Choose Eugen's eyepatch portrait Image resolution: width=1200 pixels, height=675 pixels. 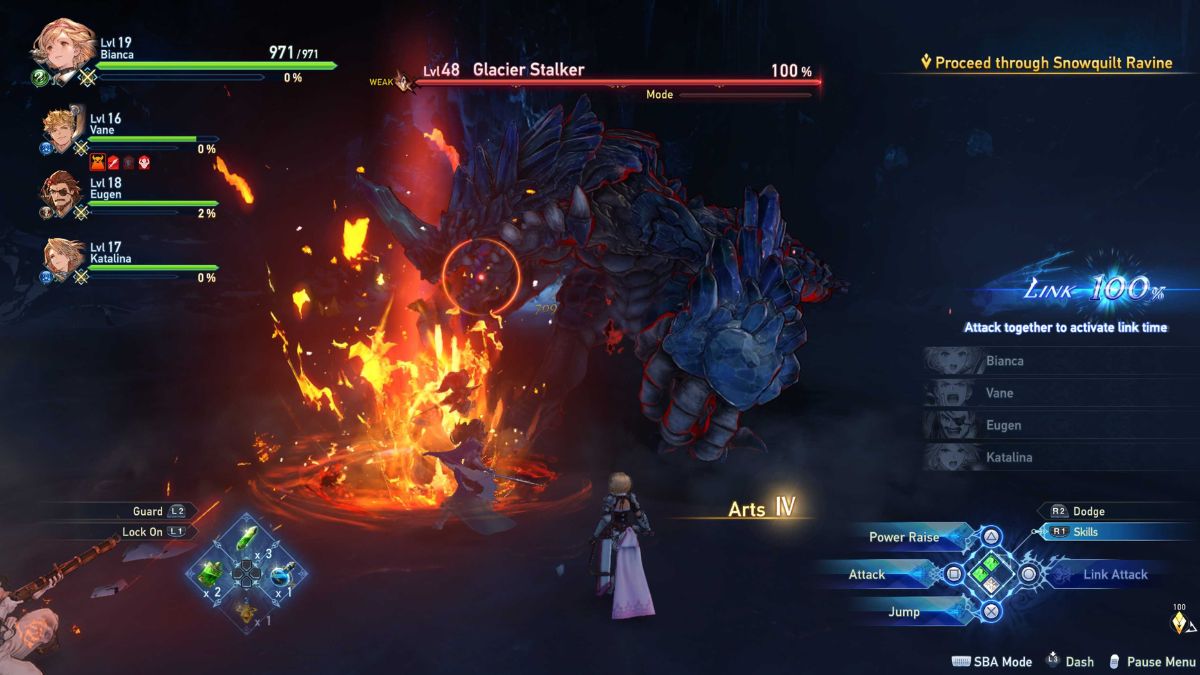(x=61, y=193)
